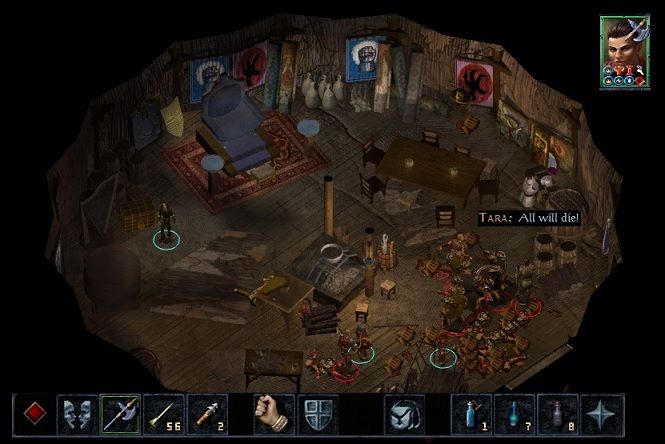Viewport: 665px width, 444px height.
Task: Equip the battle axe weapon slot
Action: click(x=119, y=412)
